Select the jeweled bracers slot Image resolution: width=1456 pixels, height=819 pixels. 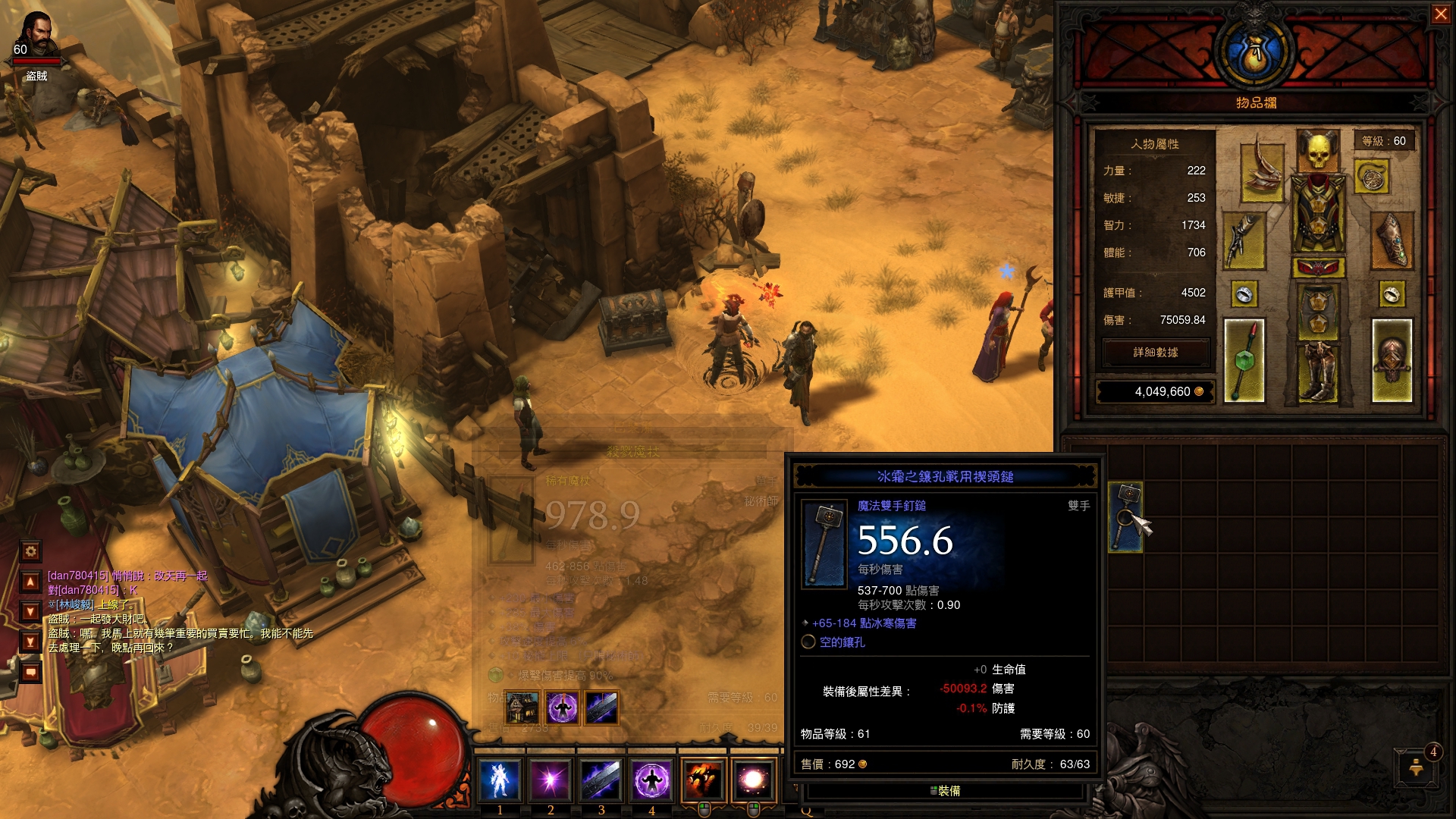(1392, 241)
